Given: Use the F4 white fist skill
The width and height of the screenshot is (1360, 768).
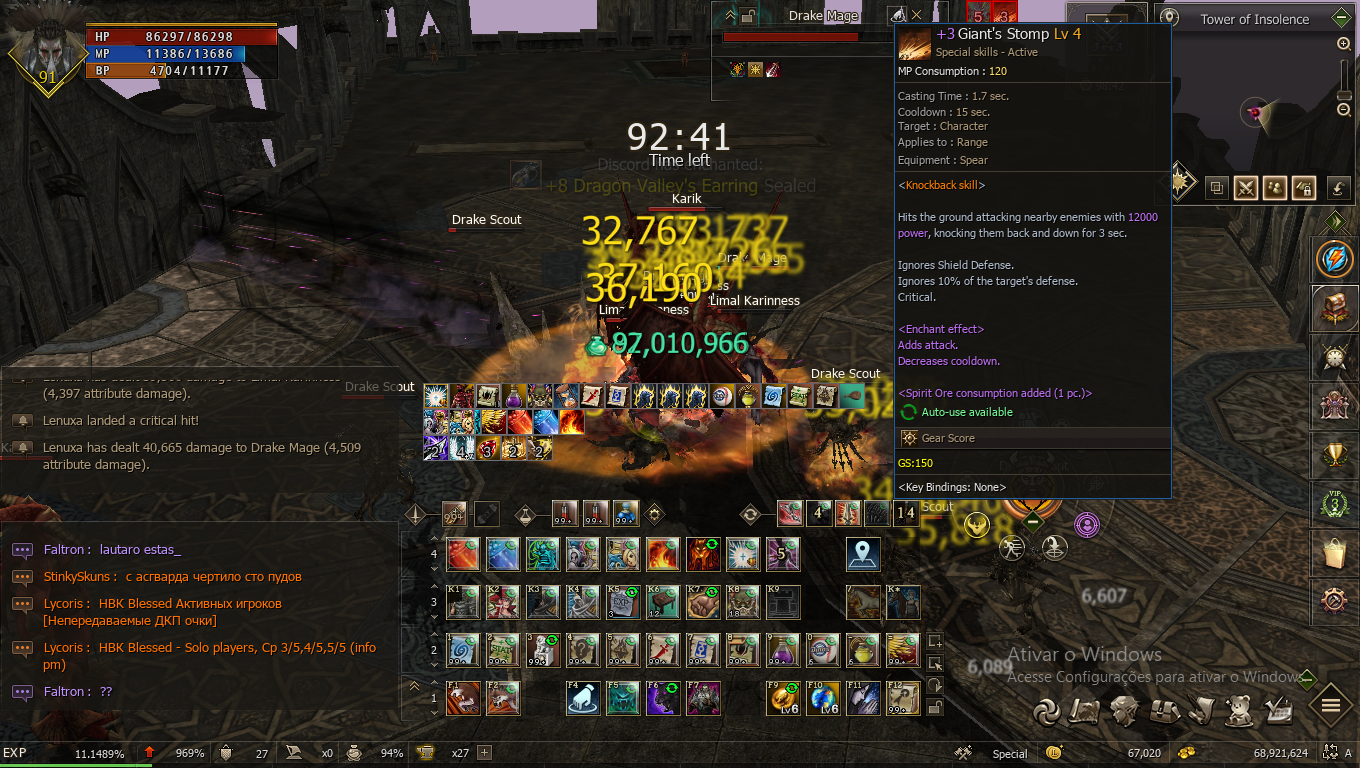Looking at the screenshot, I should pyautogui.click(x=583, y=698).
